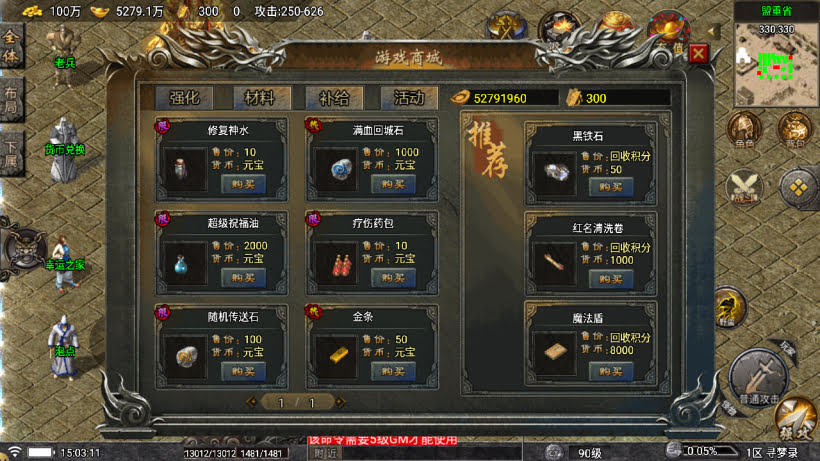Buy the 修复神水 item
Viewport: 820px width, 461px height.
click(243, 184)
